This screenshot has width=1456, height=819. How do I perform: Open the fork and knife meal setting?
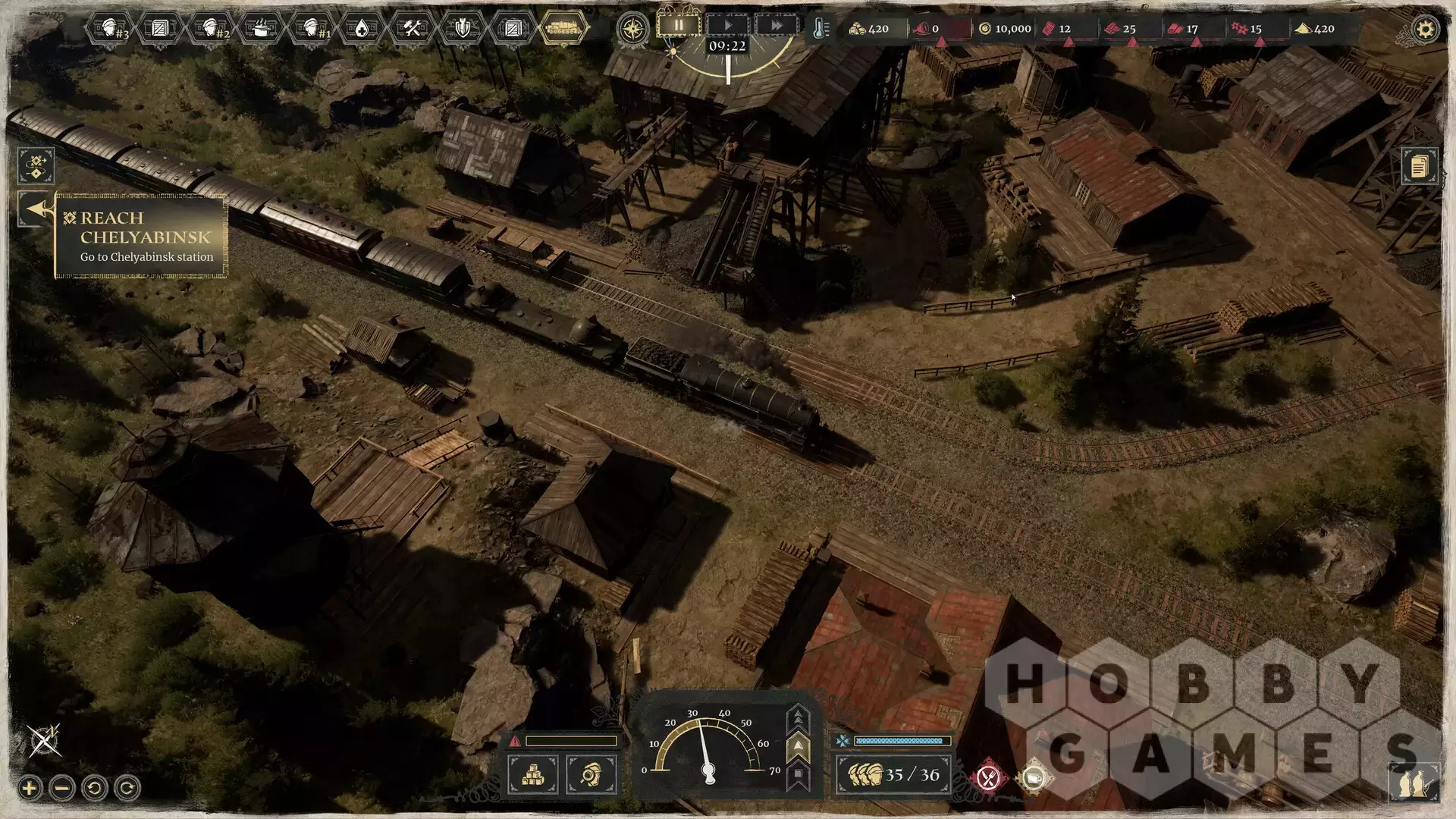[987, 777]
